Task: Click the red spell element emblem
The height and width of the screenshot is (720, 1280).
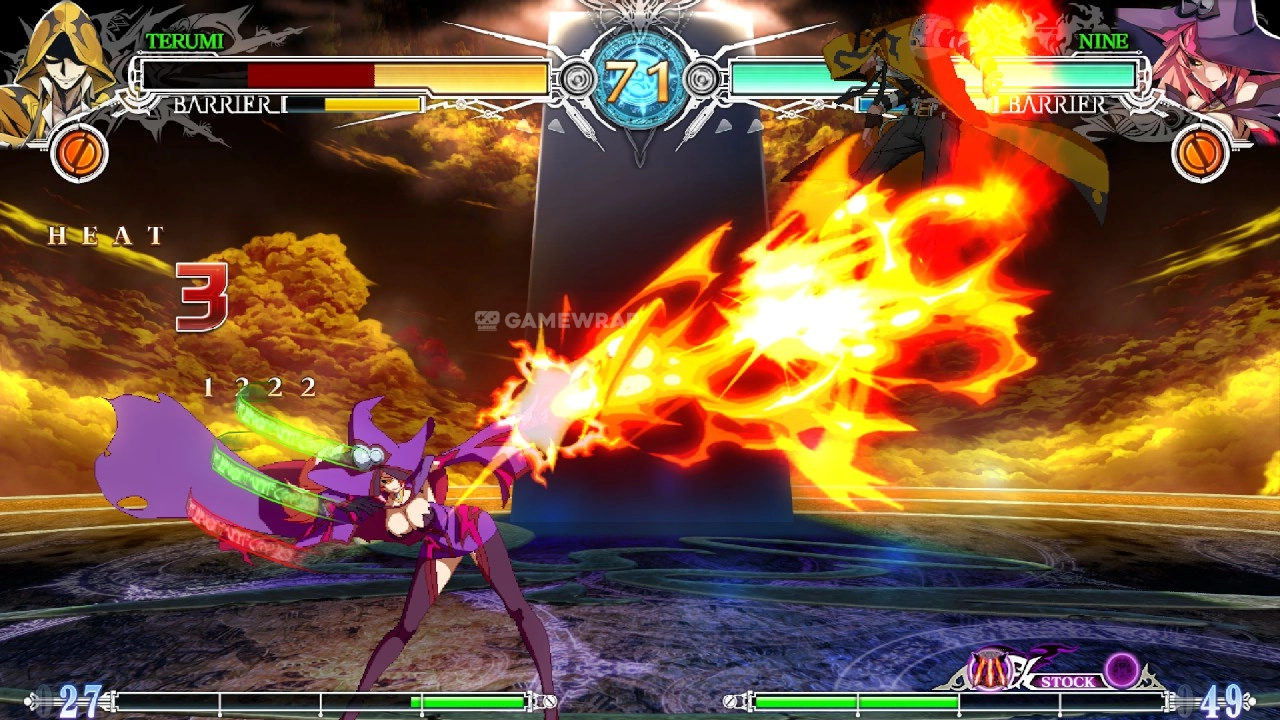Action: pos(991,670)
